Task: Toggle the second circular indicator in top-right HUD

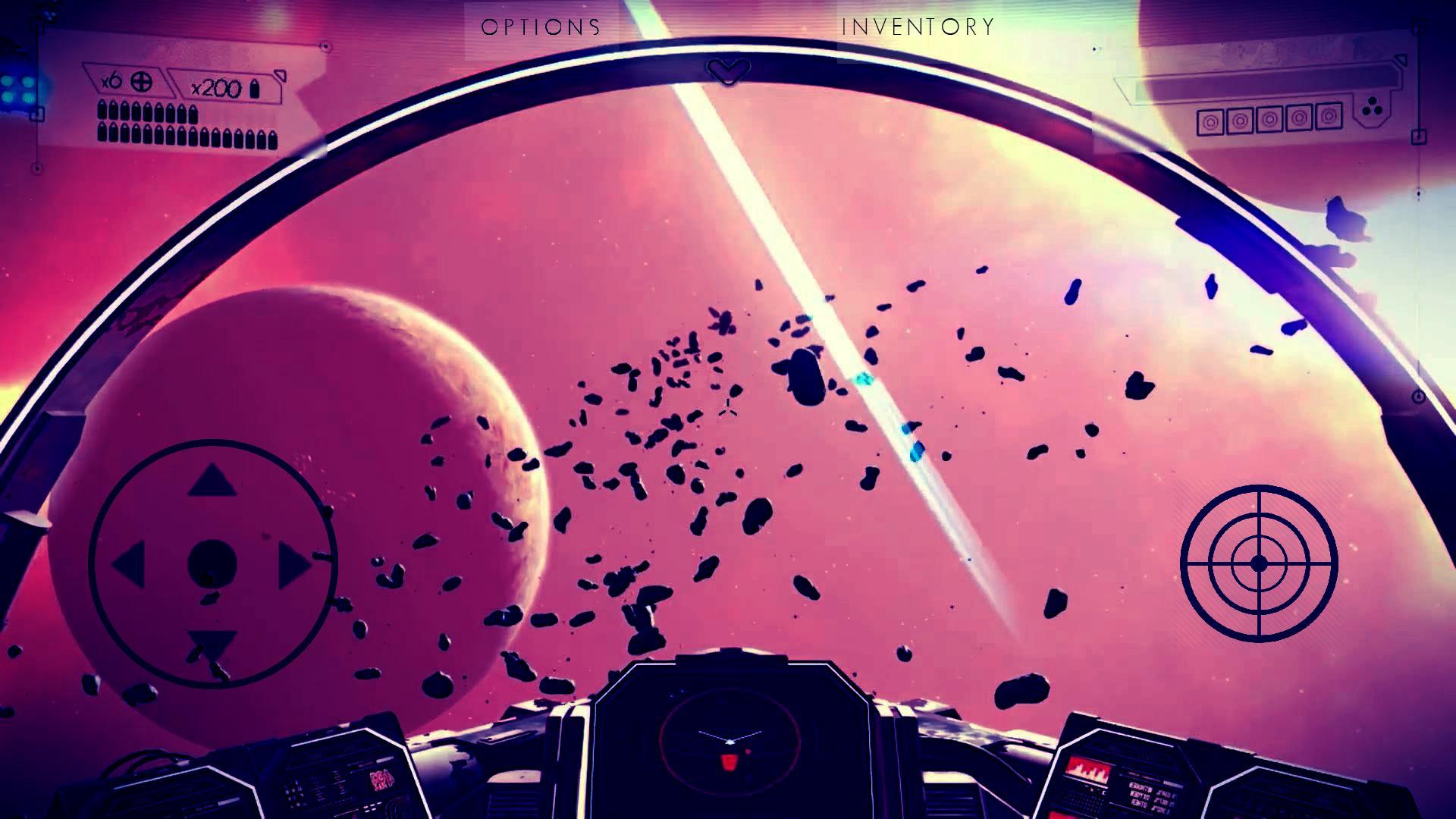Action: [1240, 119]
